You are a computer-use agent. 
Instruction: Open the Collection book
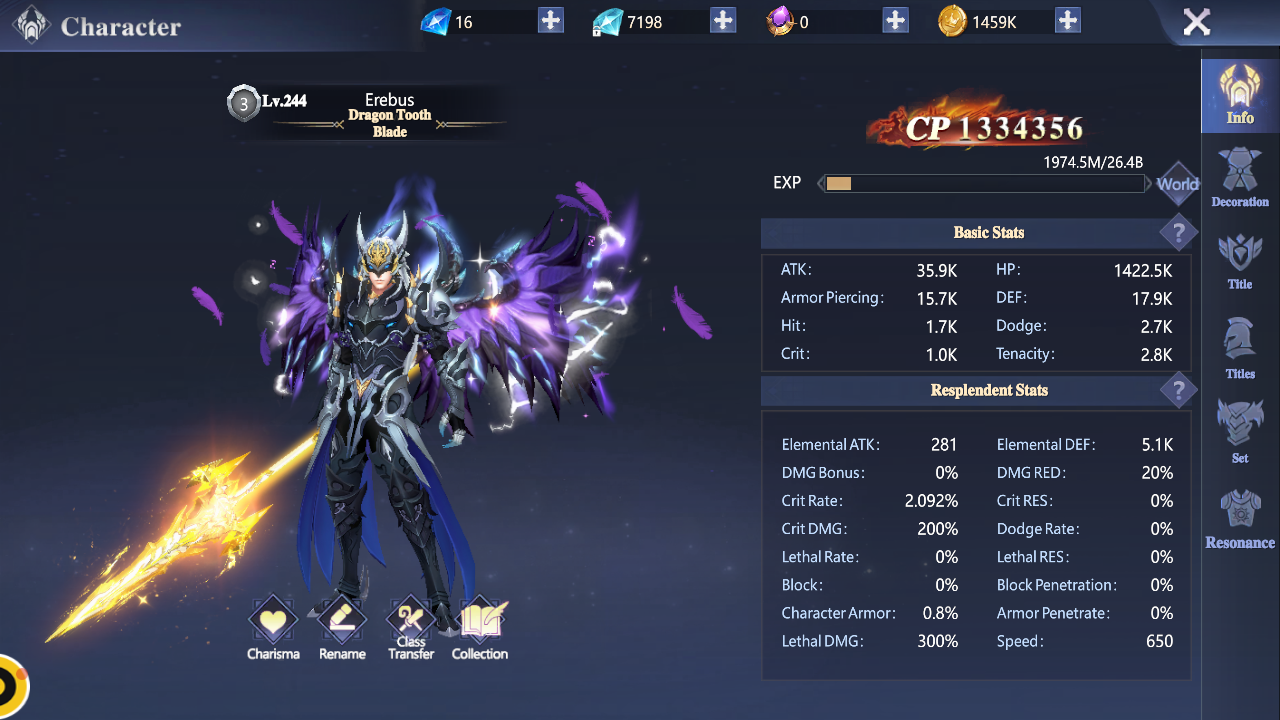(x=480, y=628)
